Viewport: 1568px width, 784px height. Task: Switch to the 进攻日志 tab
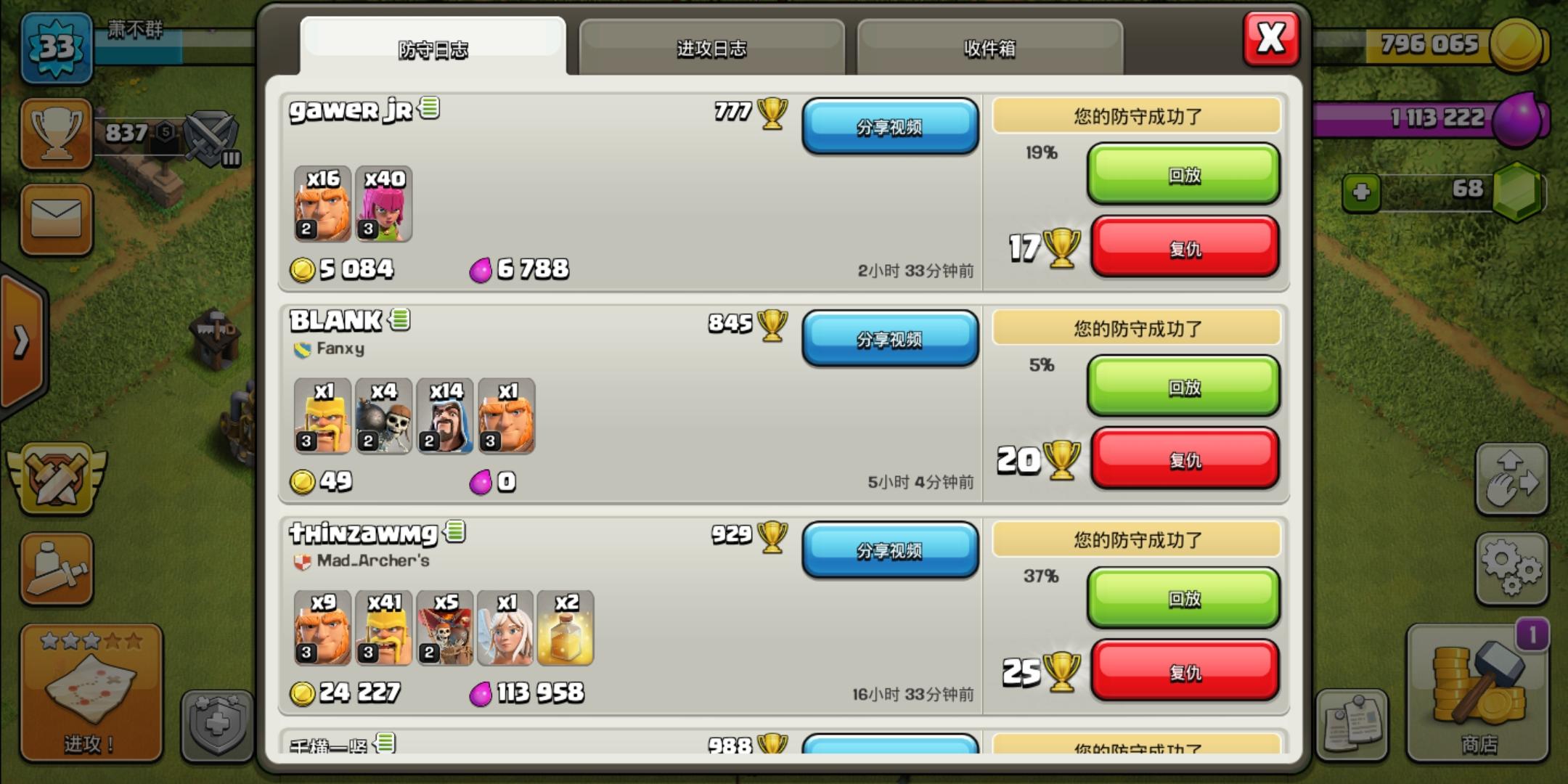pos(711,49)
